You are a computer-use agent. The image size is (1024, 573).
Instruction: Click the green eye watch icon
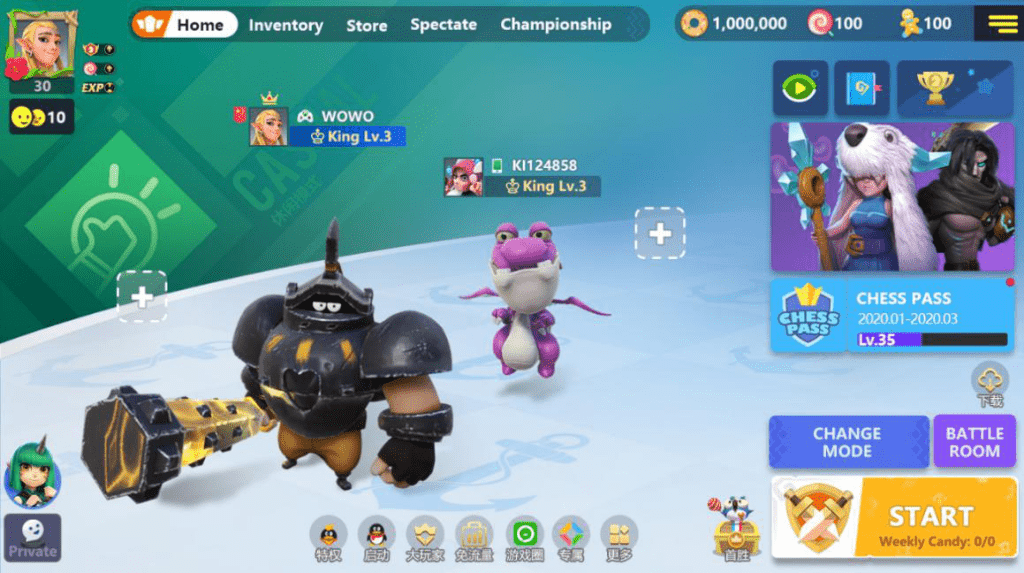coord(799,88)
